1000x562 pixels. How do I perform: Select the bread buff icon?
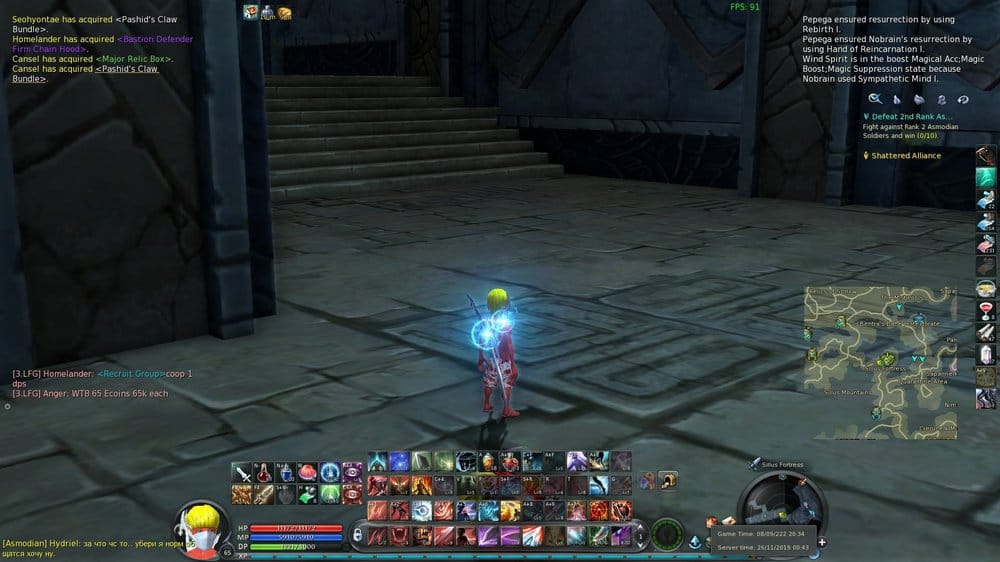pyautogui.click(x=284, y=12)
